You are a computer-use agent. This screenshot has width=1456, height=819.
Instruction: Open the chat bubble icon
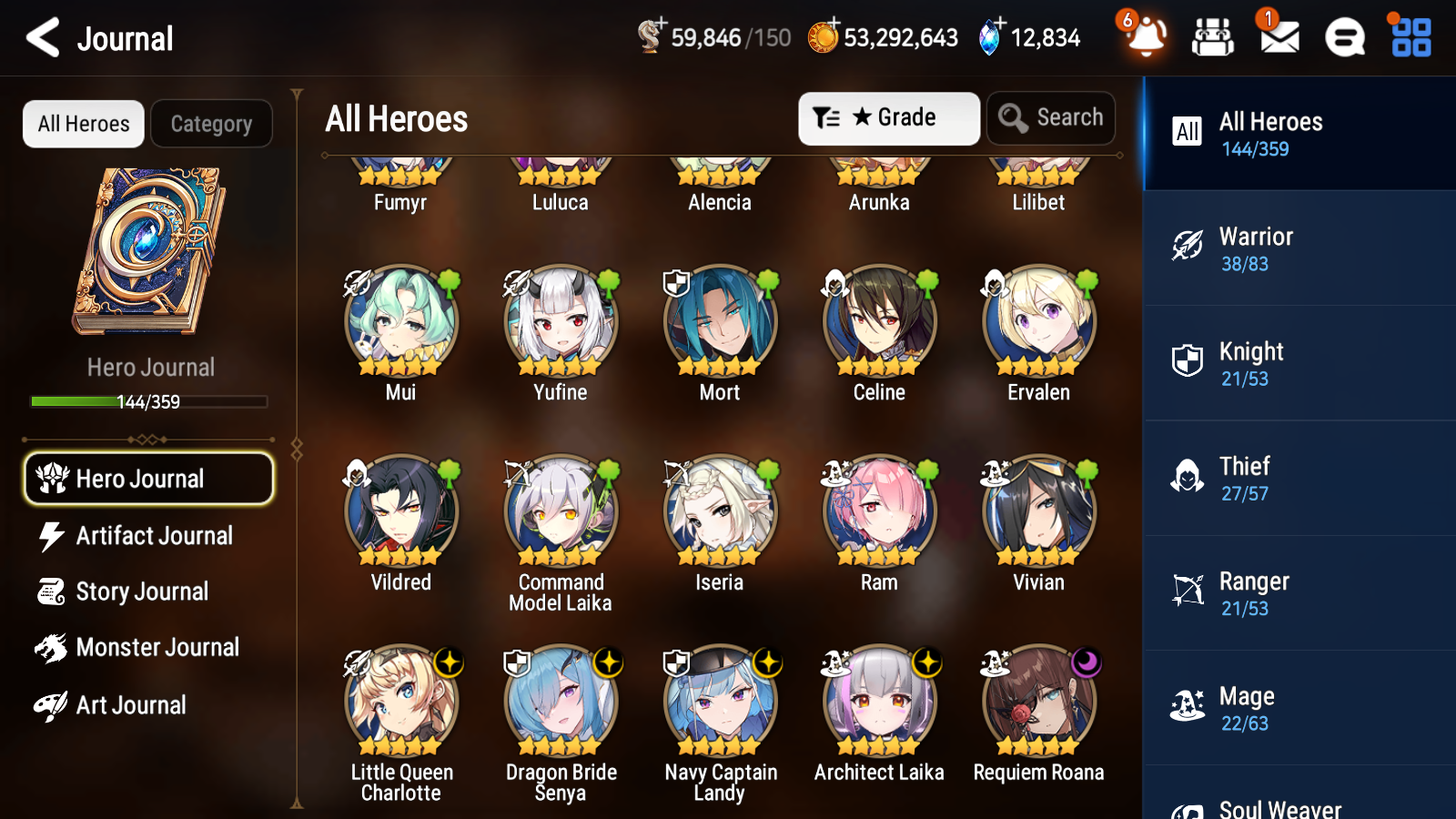click(1344, 37)
